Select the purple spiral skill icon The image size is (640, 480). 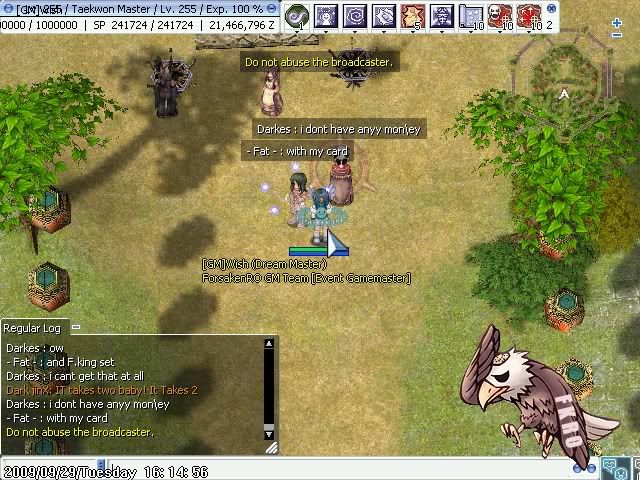pos(355,15)
